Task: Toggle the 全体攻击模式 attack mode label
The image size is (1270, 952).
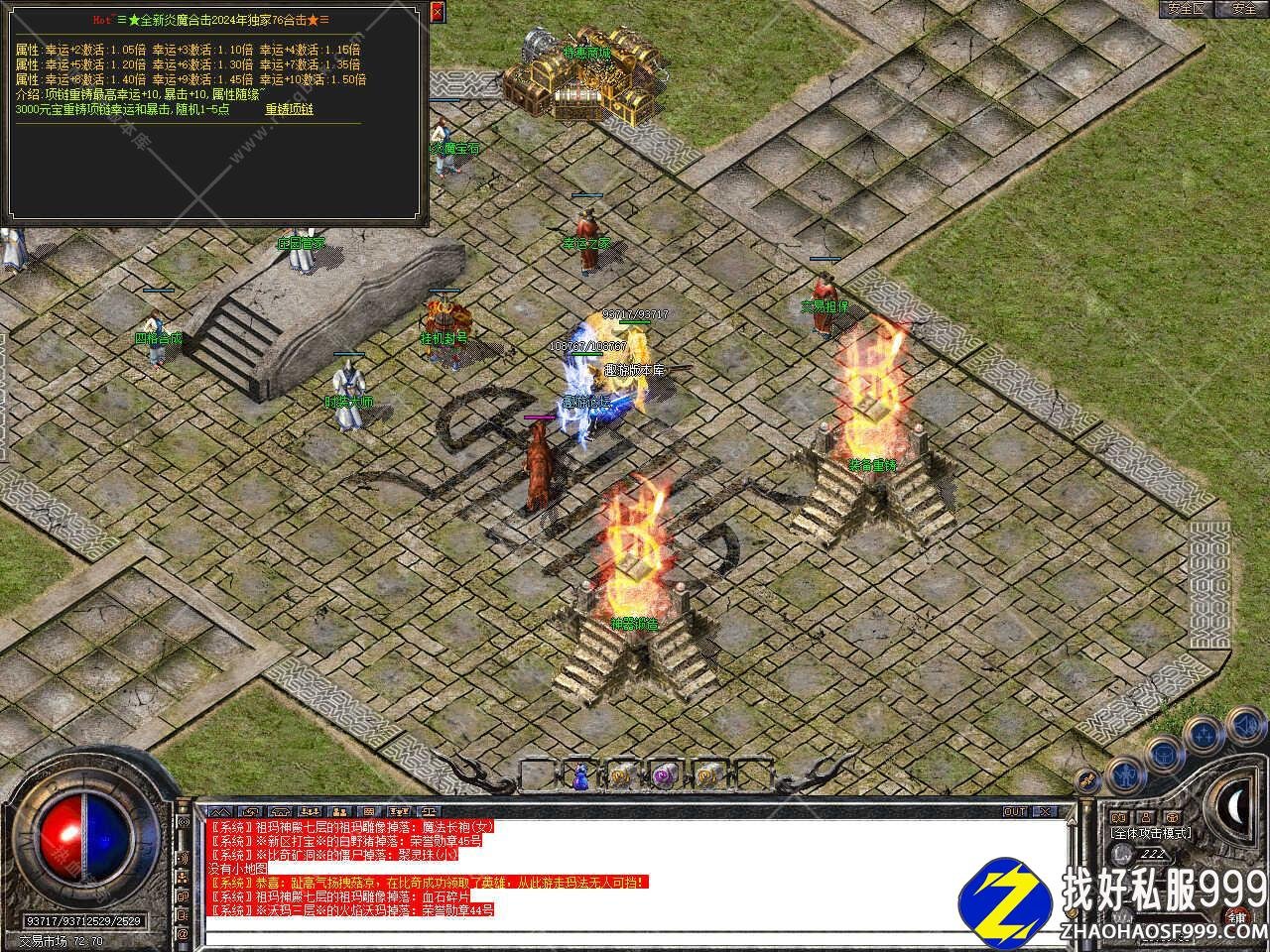Action: [x=1151, y=833]
